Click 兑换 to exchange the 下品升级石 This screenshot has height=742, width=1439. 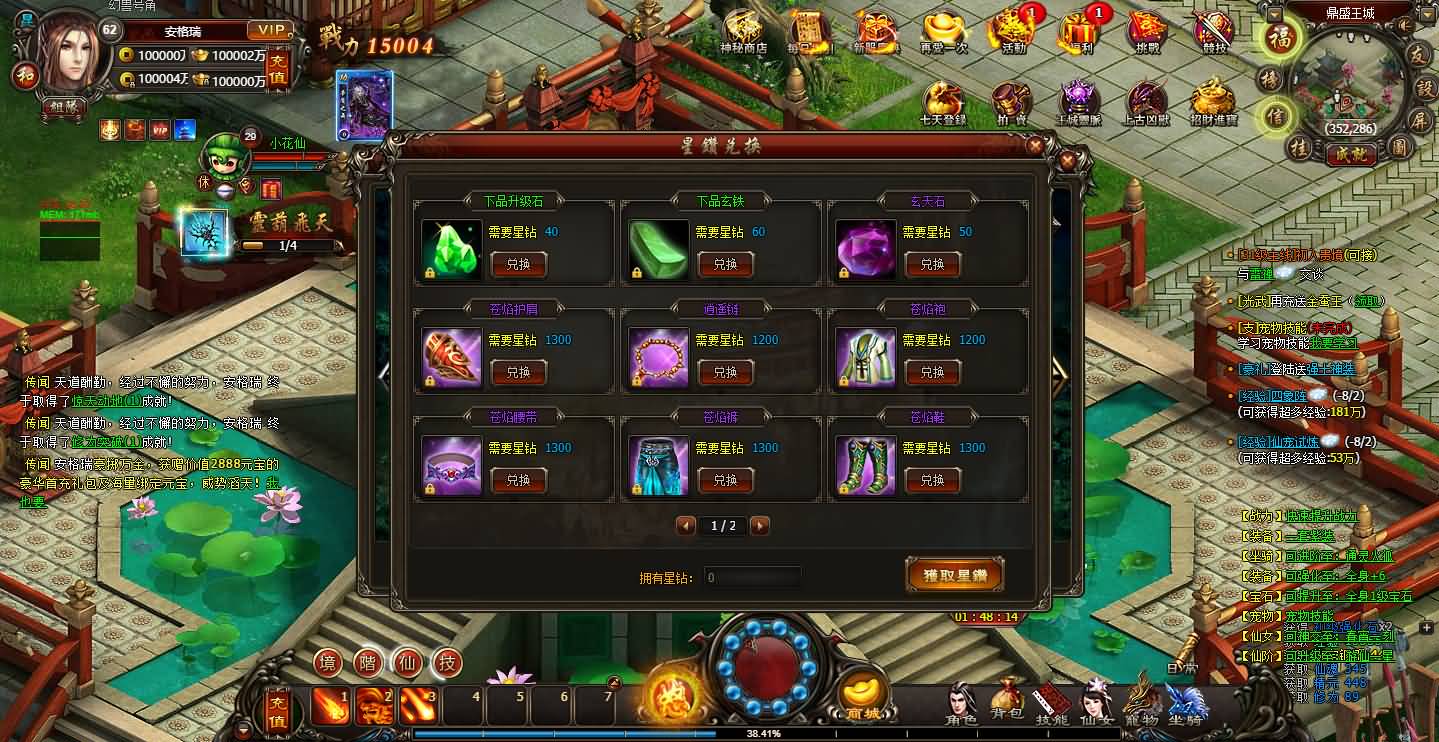tap(518, 264)
